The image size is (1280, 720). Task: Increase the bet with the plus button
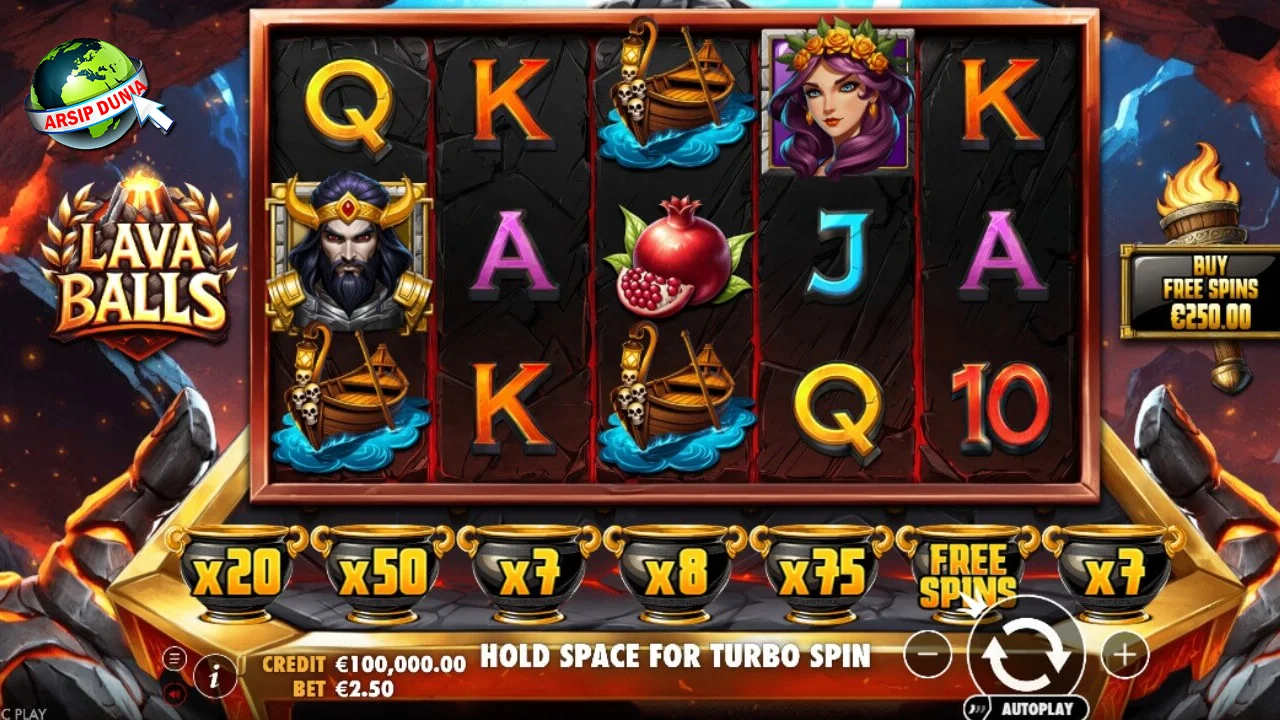coord(1125,655)
